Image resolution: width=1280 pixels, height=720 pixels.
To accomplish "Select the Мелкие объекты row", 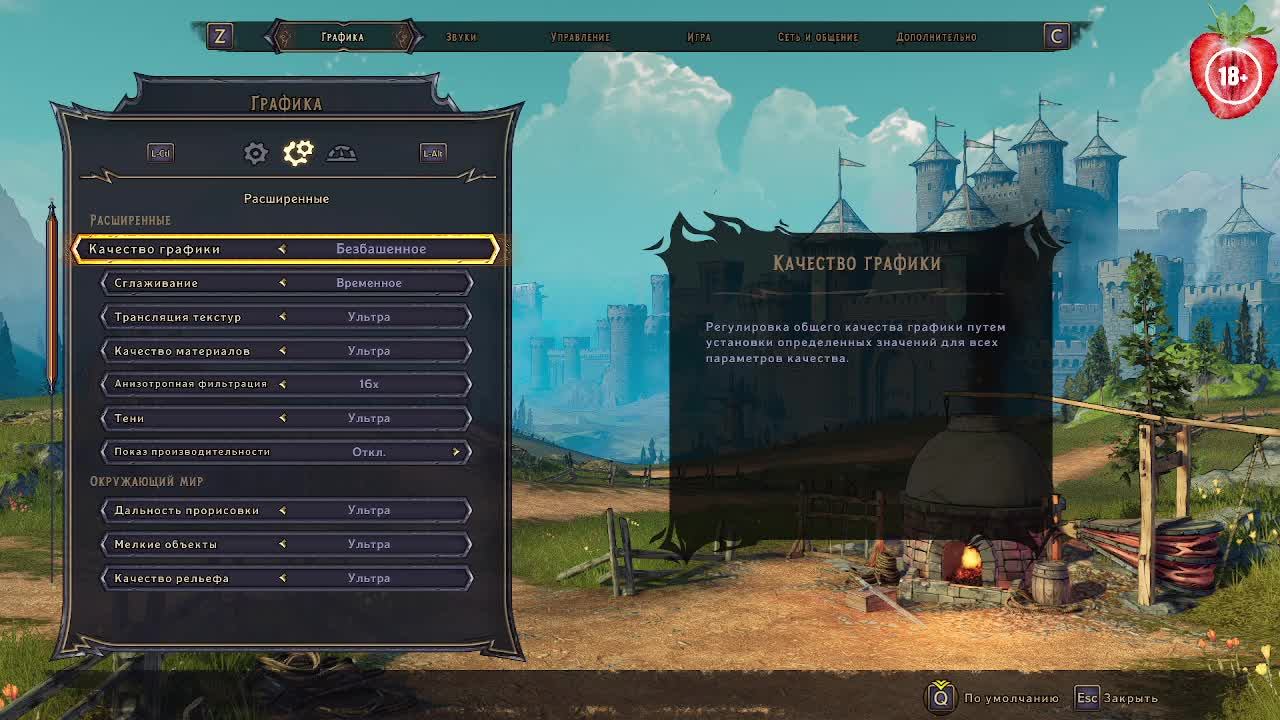I will click(x=287, y=544).
